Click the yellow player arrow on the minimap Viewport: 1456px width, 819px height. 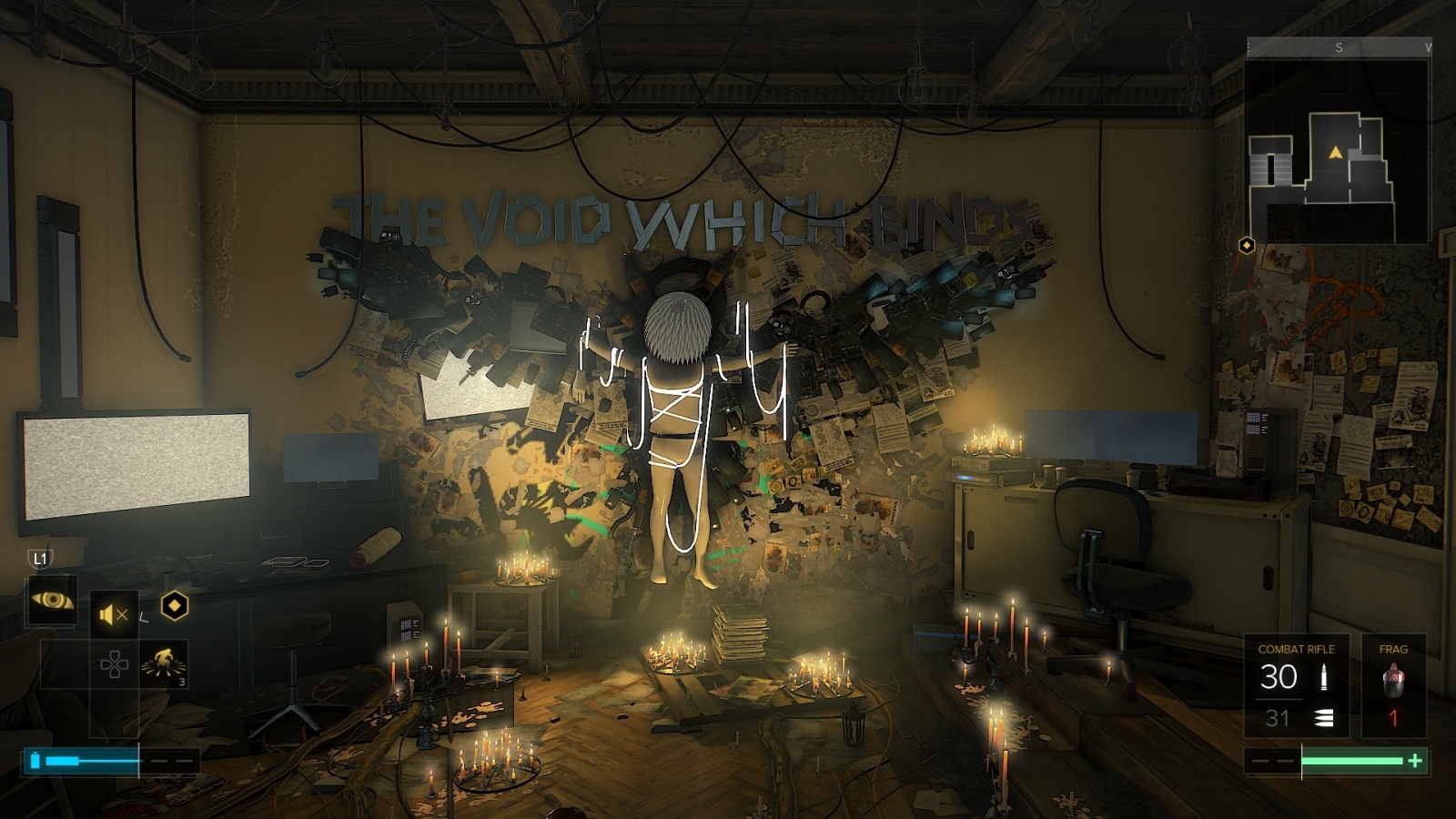1335,152
